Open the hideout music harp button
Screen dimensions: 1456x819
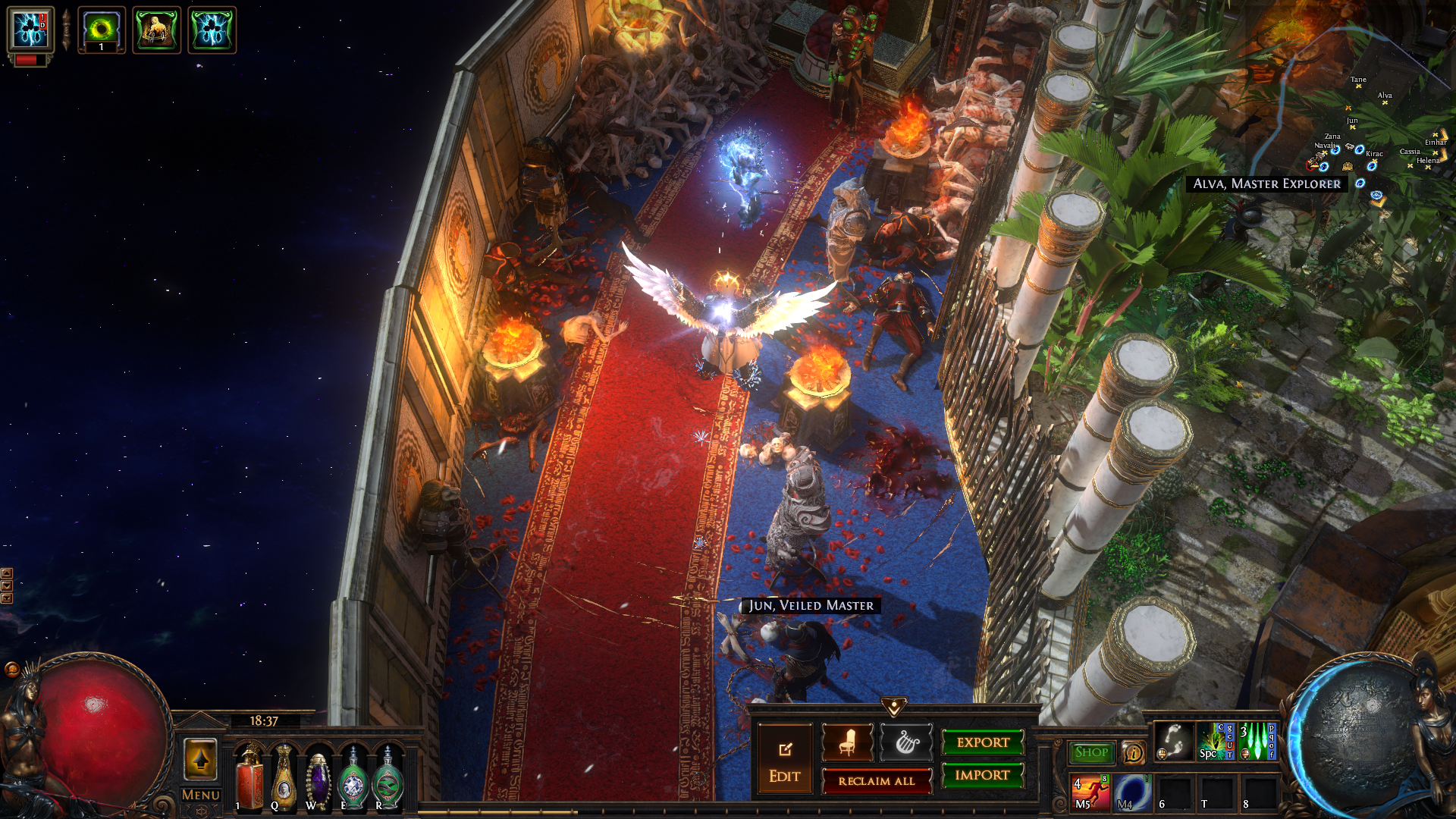[x=906, y=742]
